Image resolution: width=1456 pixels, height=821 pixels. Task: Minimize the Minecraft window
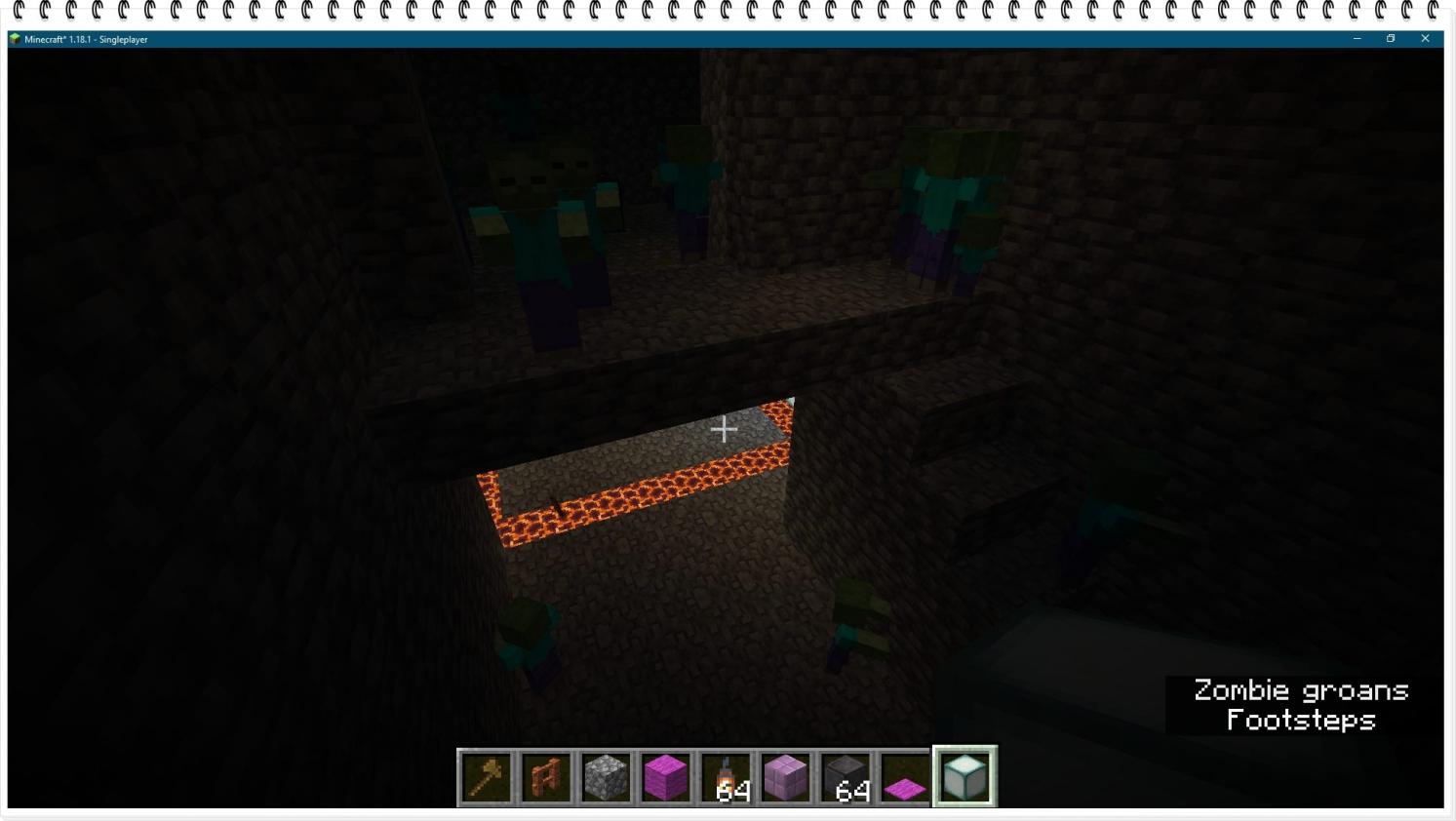[1357, 39]
